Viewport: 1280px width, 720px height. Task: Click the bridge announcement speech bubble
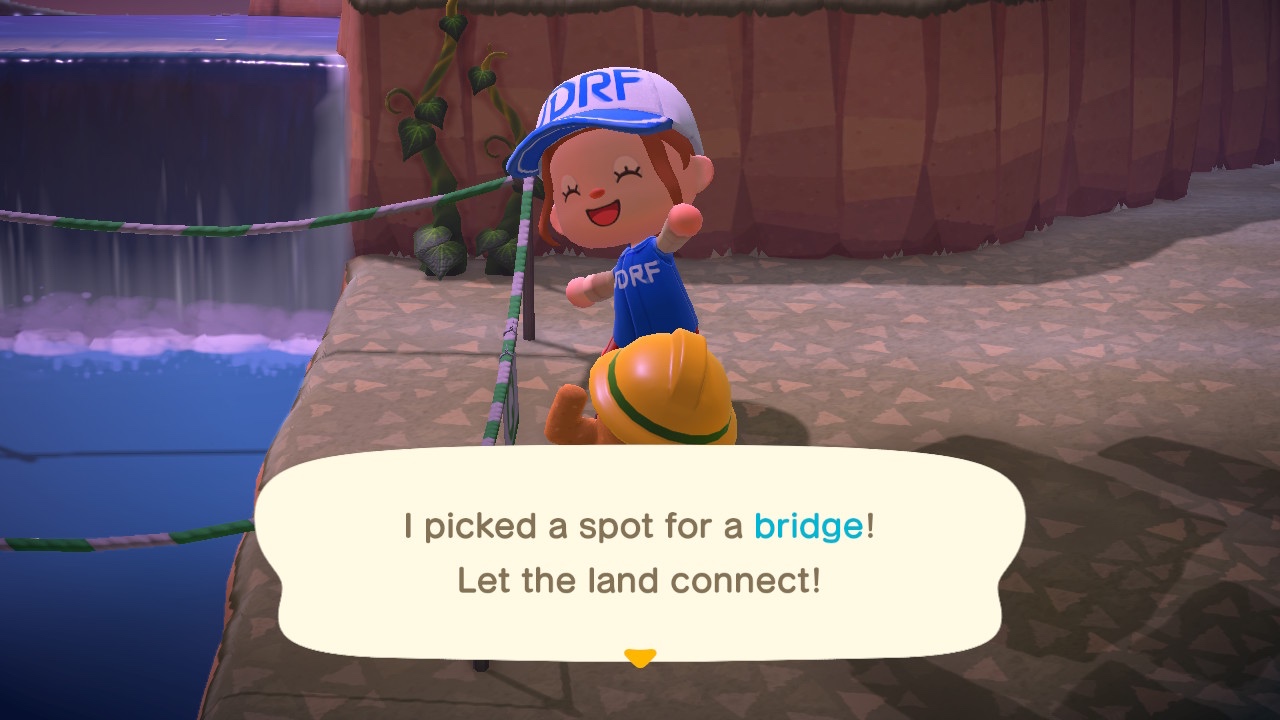pos(639,553)
